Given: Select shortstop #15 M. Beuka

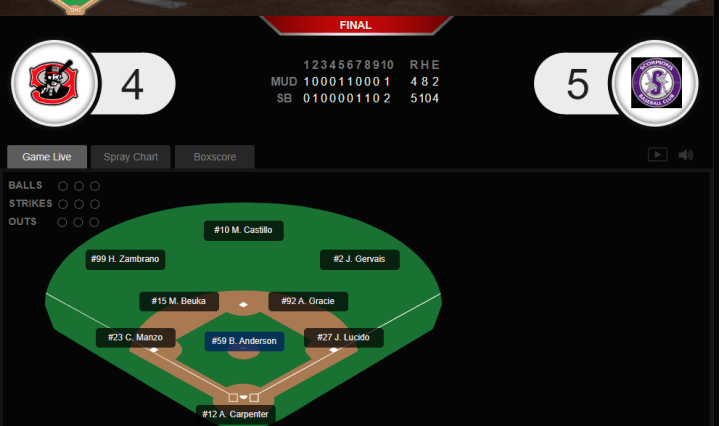Looking at the screenshot, I should point(179,301).
